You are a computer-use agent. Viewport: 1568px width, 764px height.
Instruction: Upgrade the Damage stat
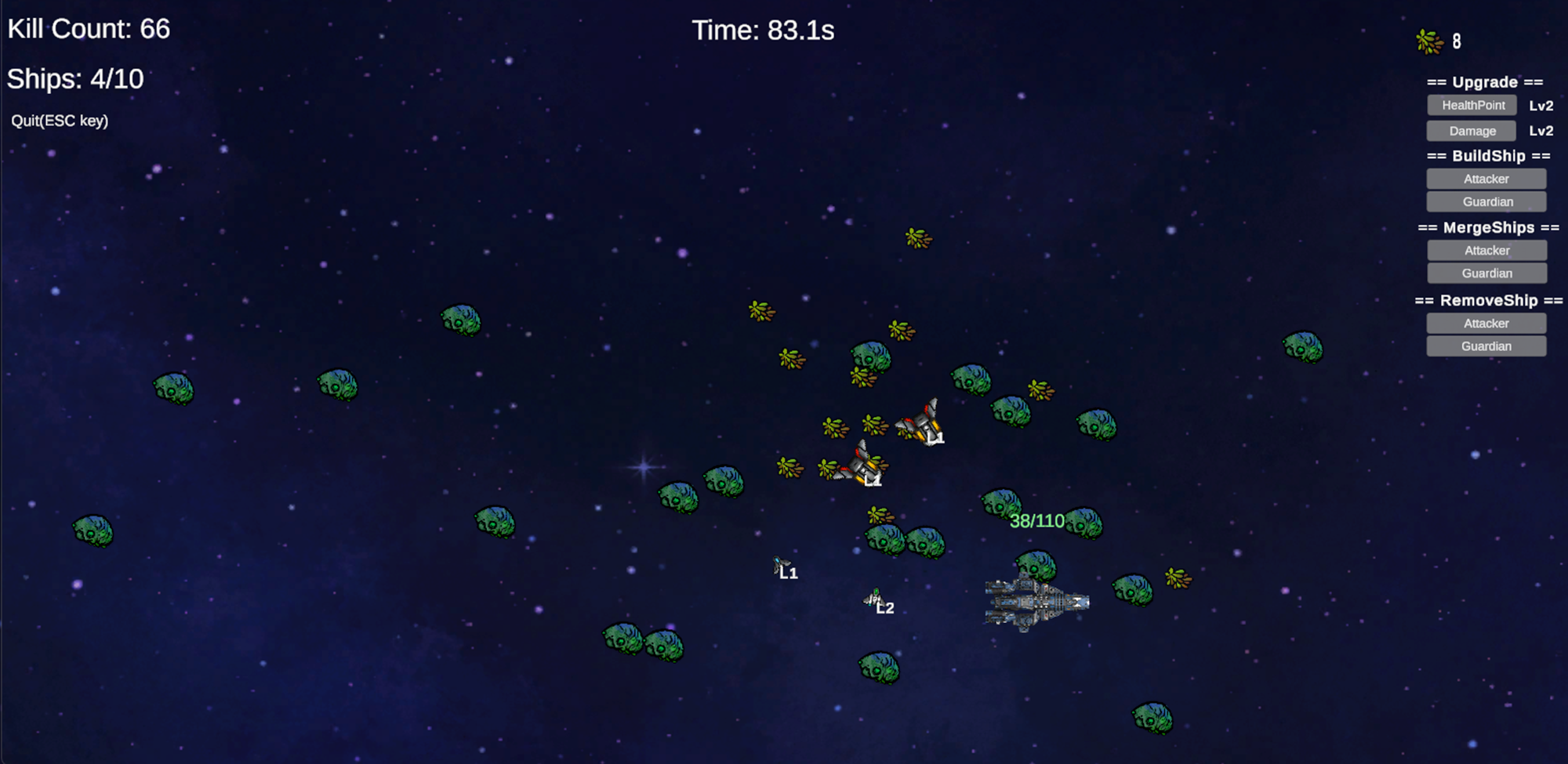click(x=1472, y=131)
